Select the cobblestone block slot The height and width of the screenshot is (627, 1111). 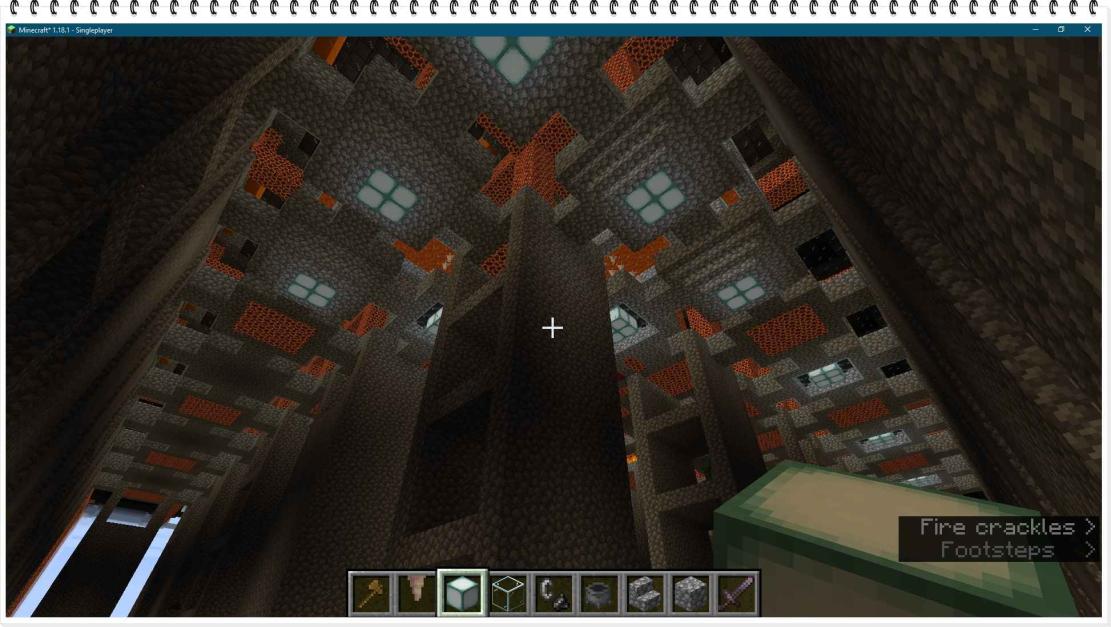689,594
